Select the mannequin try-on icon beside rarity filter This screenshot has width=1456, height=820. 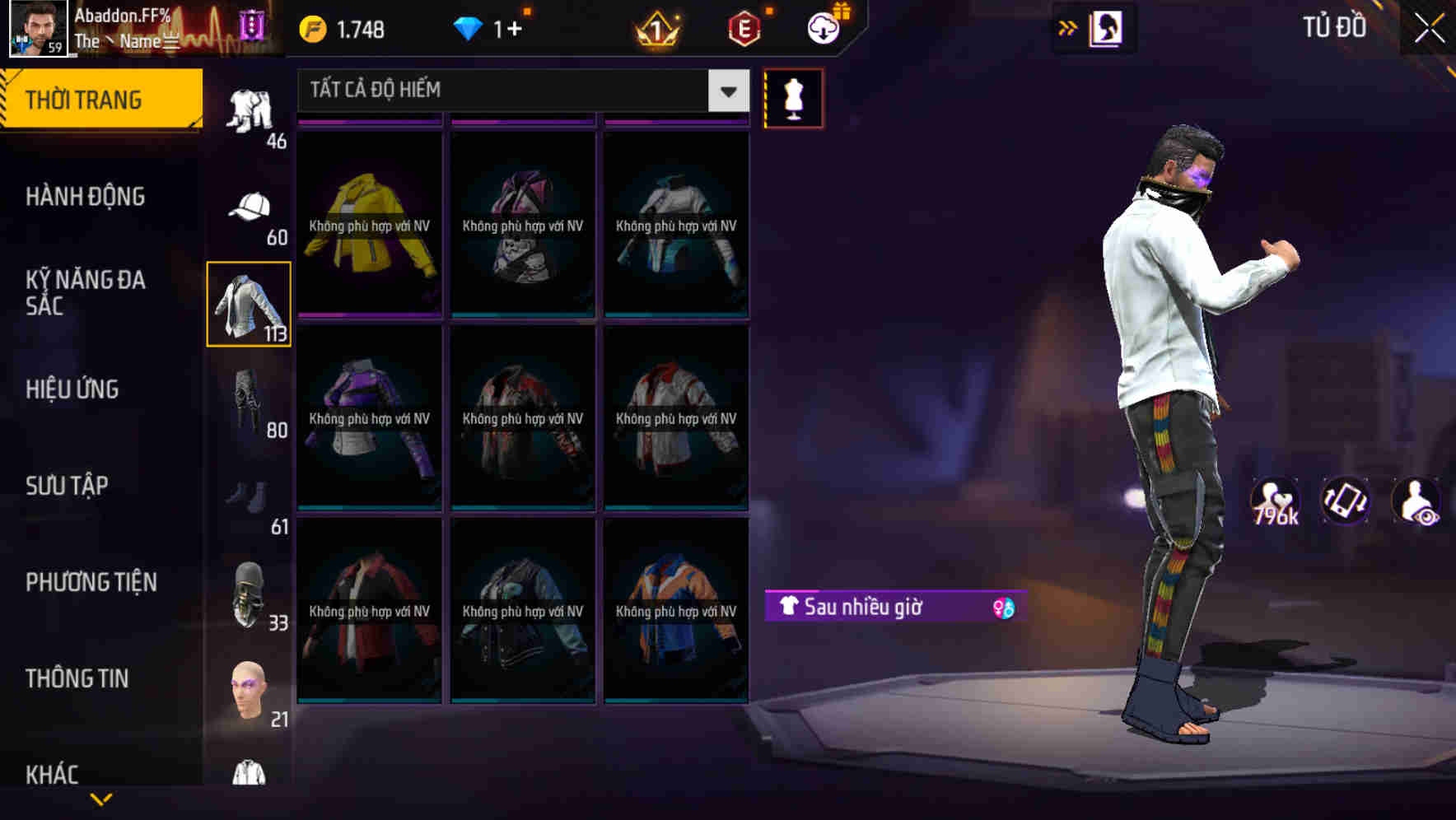pos(793,97)
